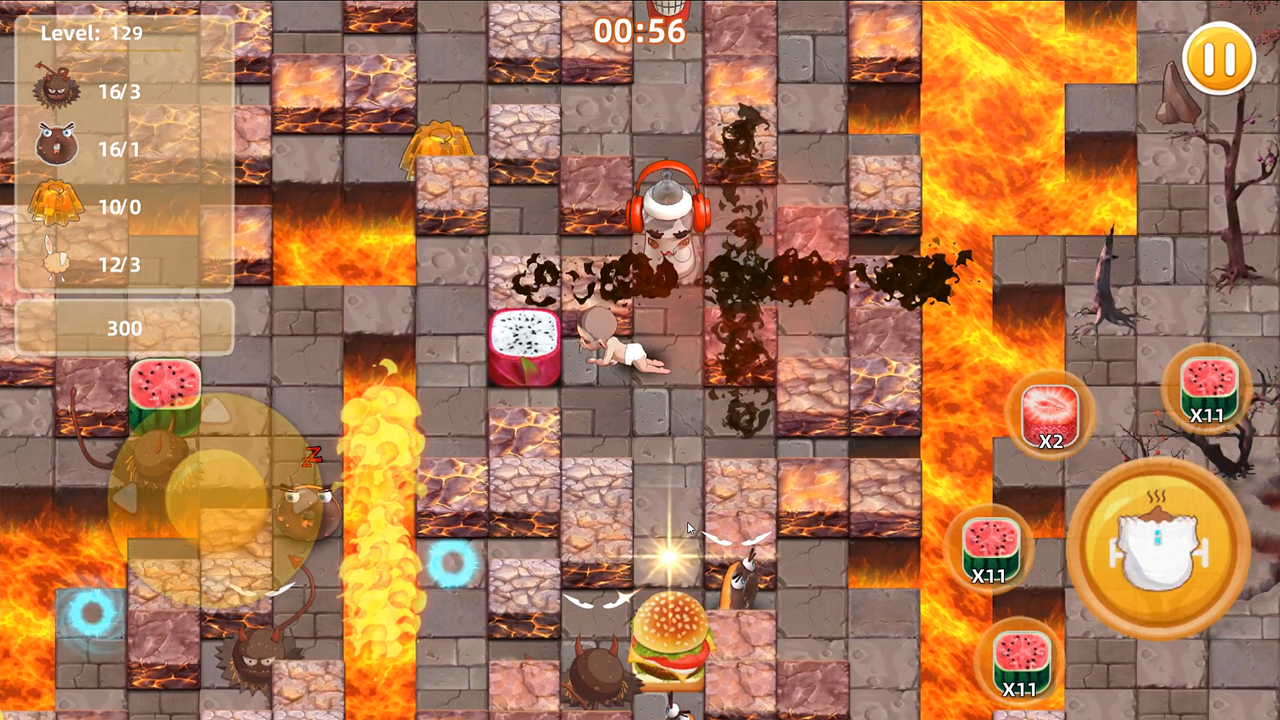Click the orange jelly enemy icon showing 10/0
The image size is (1280, 720).
click(x=55, y=203)
